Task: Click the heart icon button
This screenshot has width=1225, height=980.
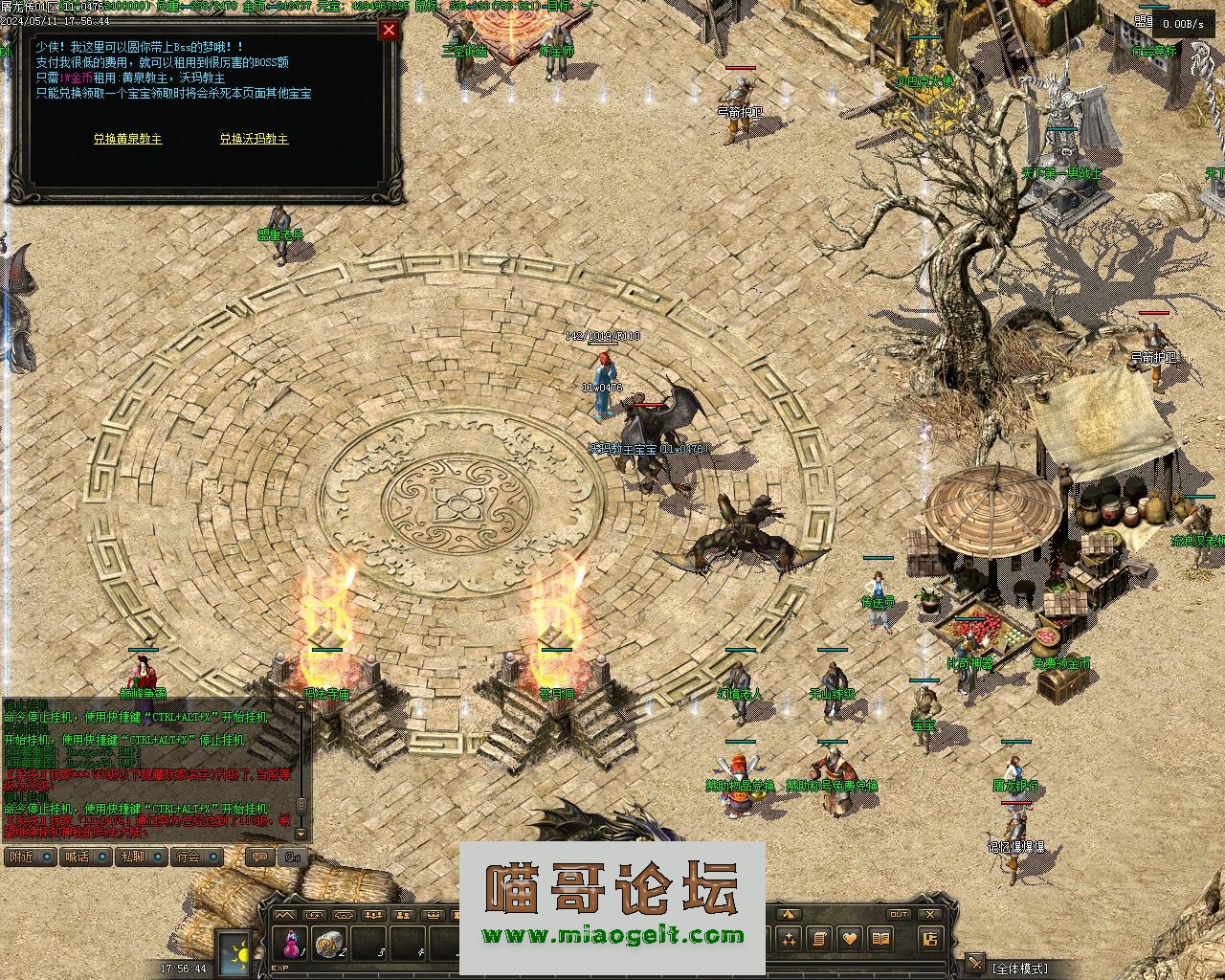Action: pos(849,939)
